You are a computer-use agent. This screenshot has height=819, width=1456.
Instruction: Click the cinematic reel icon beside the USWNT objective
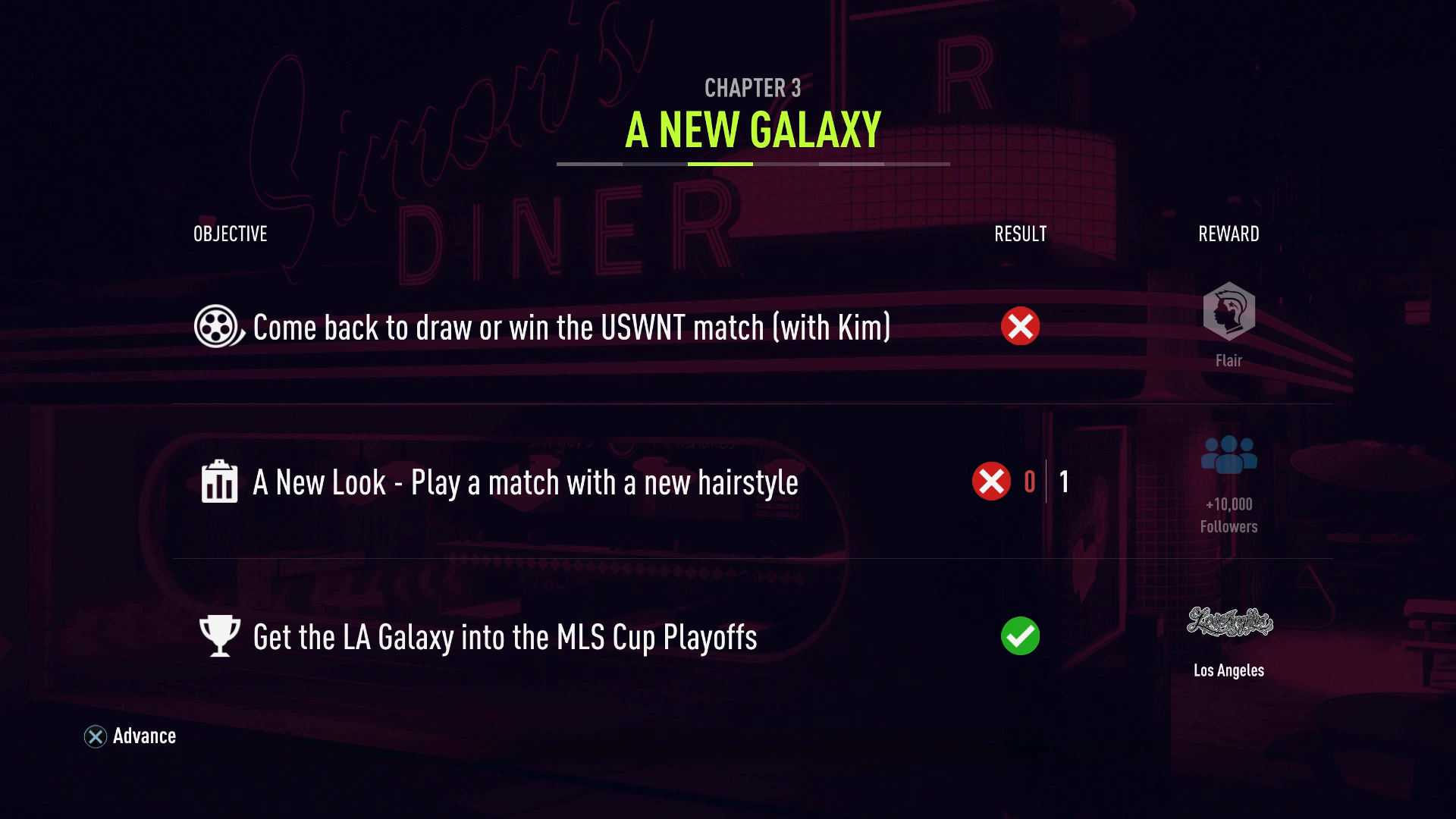point(218,327)
